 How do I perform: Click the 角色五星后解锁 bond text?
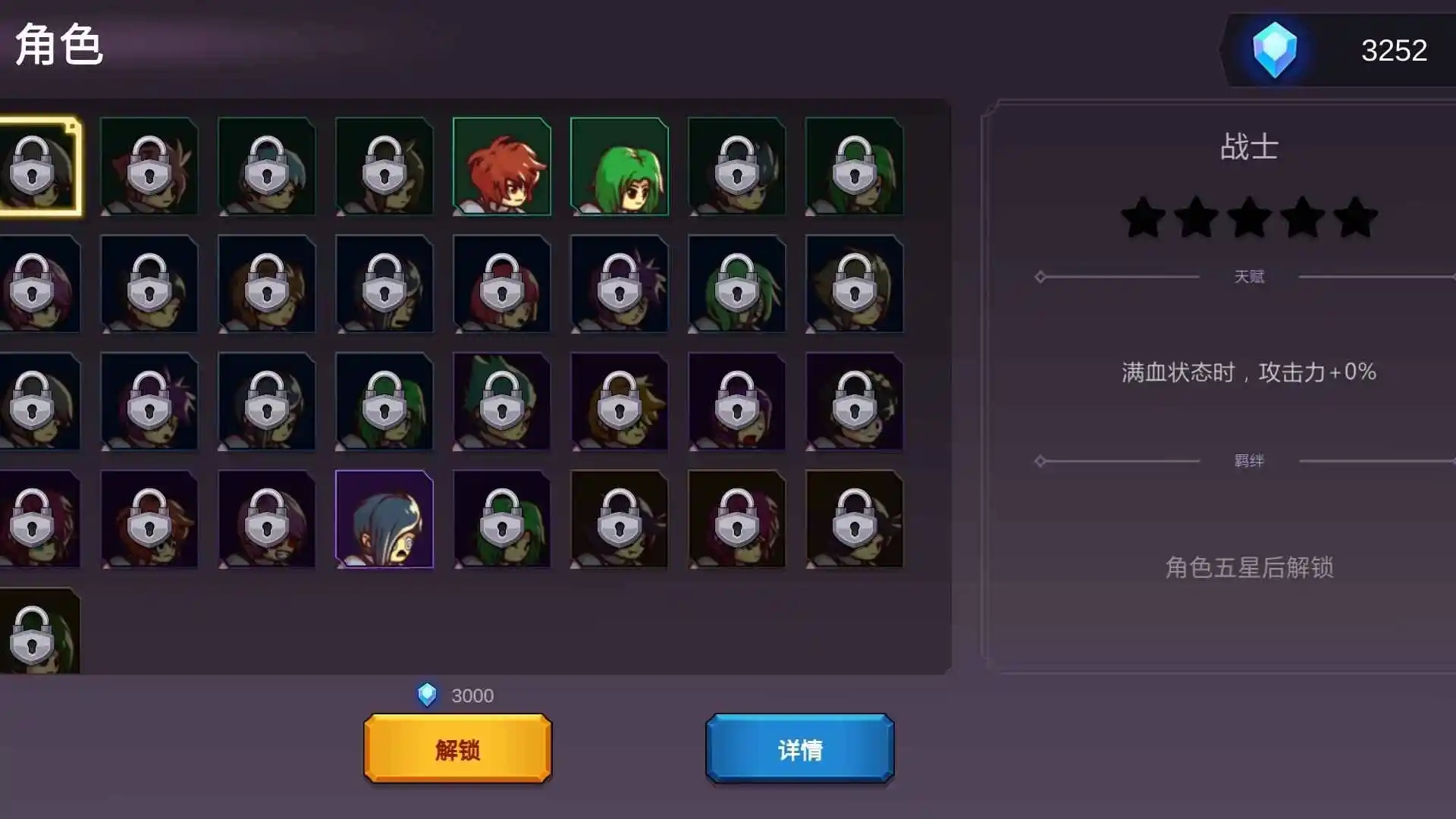point(1250,565)
